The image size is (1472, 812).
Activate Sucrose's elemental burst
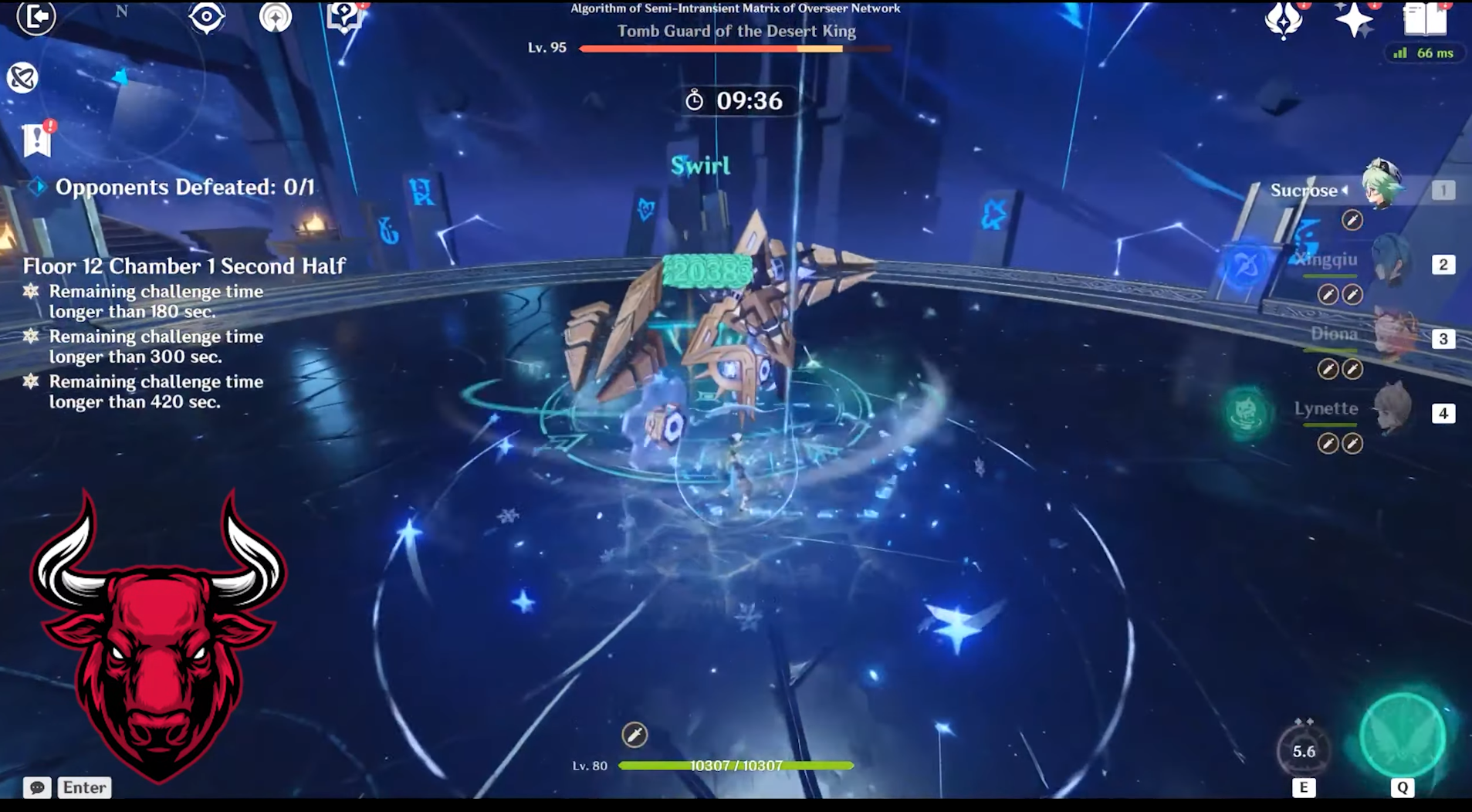click(1402, 736)
